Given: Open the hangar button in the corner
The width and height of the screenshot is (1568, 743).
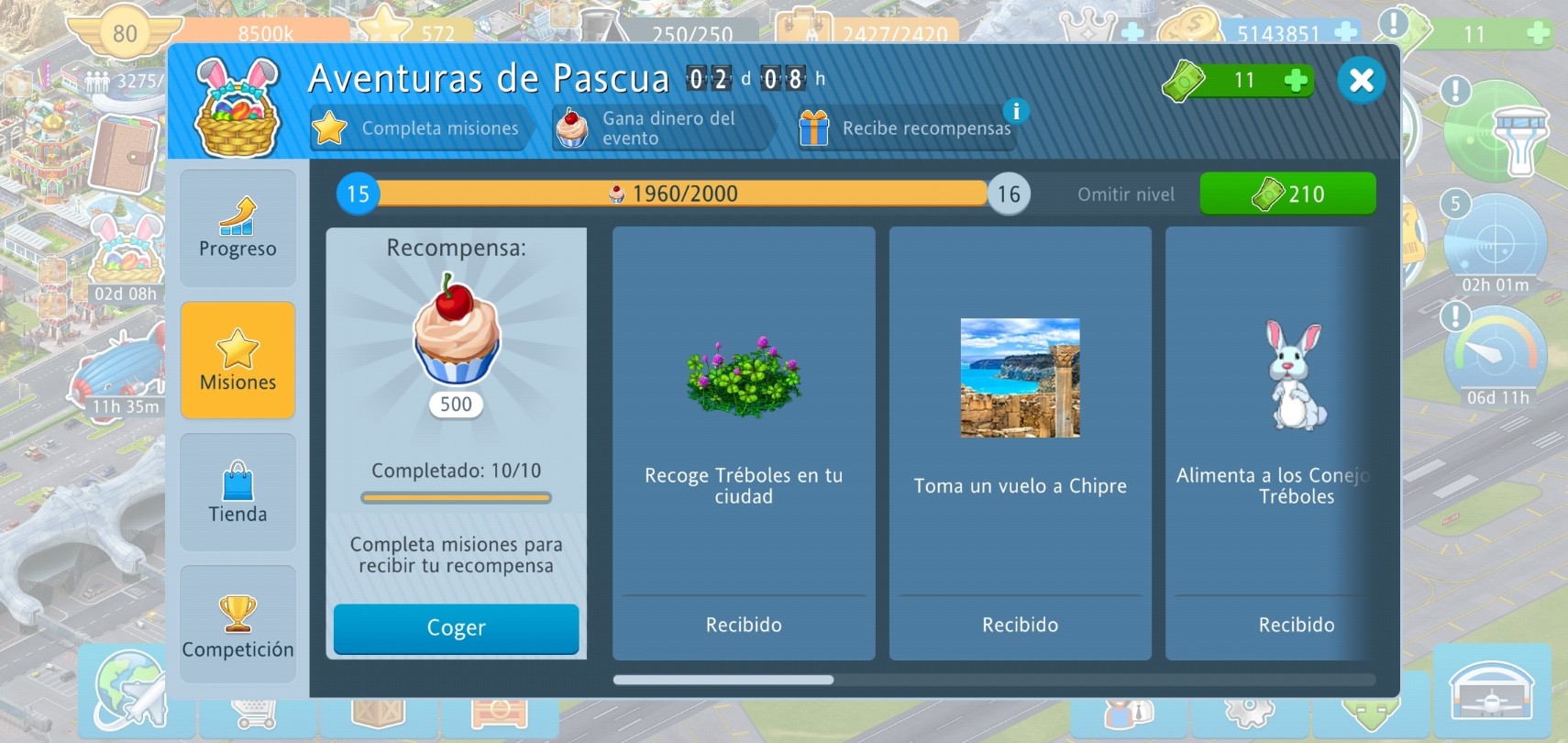Looking at the screenshot, I should point(1492,692).
